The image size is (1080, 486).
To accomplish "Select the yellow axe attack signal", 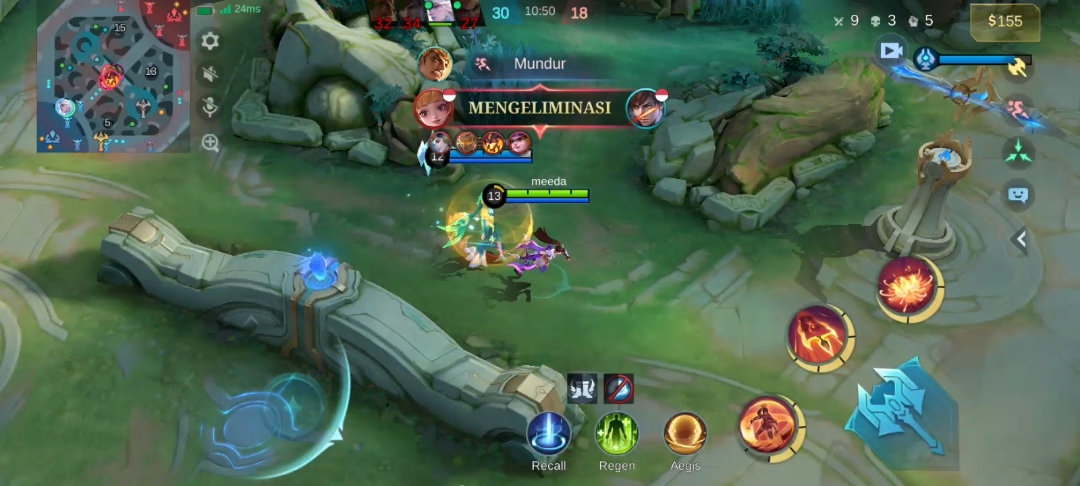I will click(x=1018, y=67).
